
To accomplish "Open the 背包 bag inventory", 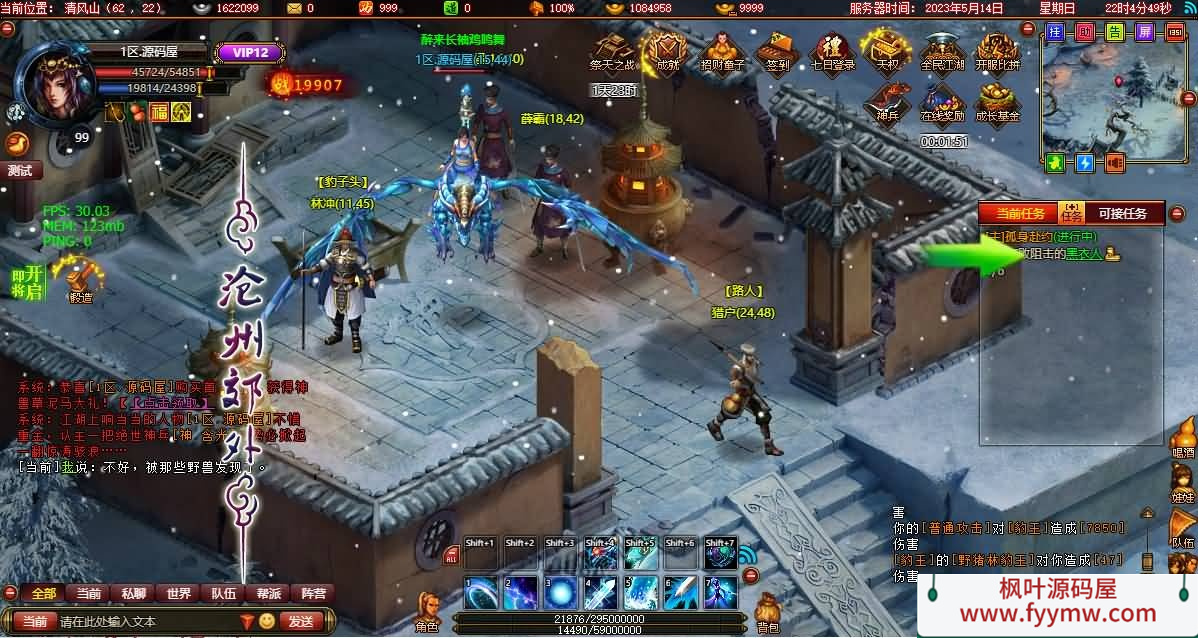I will click(x=767, y=612).
